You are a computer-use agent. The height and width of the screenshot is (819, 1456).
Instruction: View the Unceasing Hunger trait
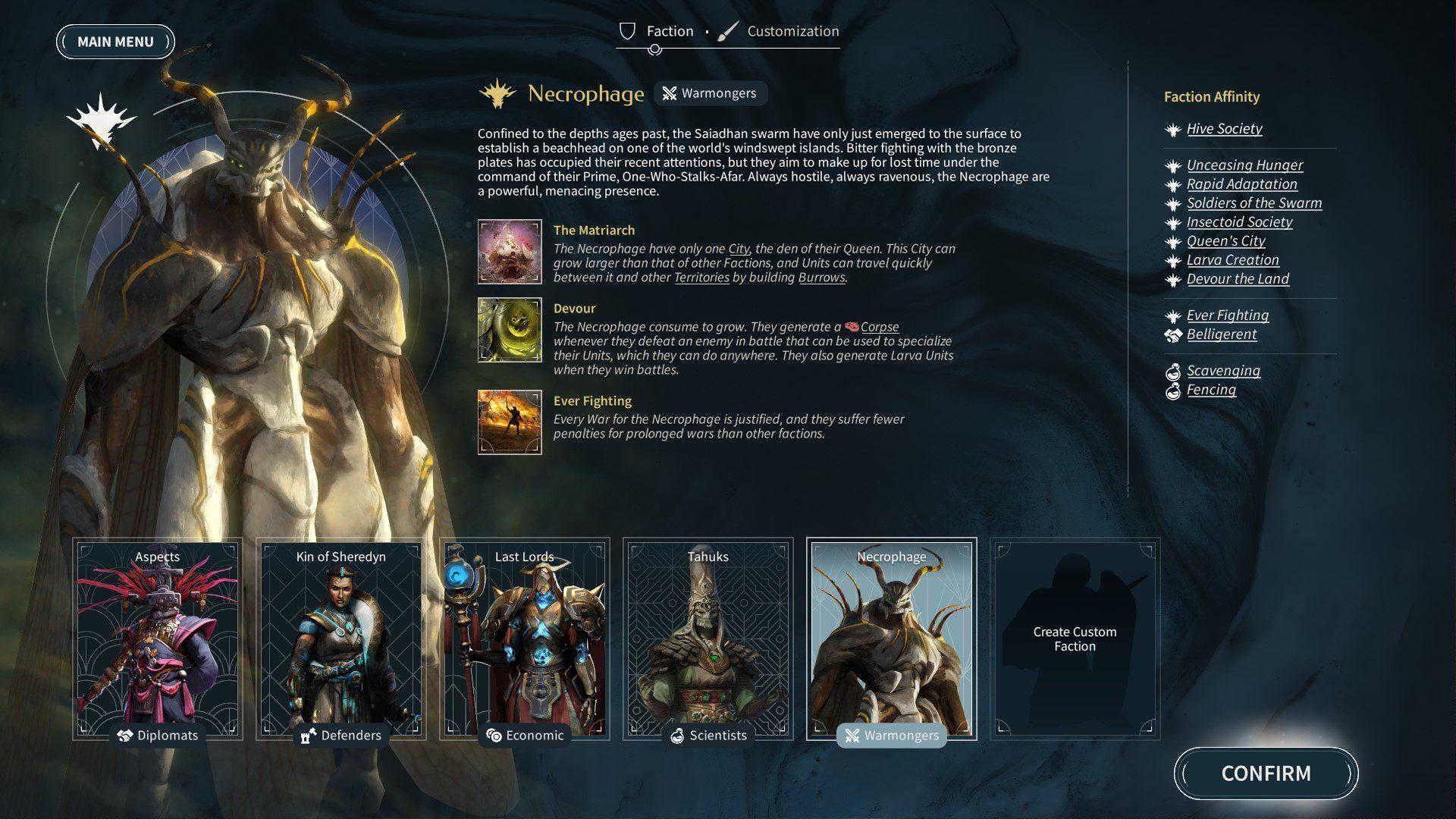[x=1244, y=165]
